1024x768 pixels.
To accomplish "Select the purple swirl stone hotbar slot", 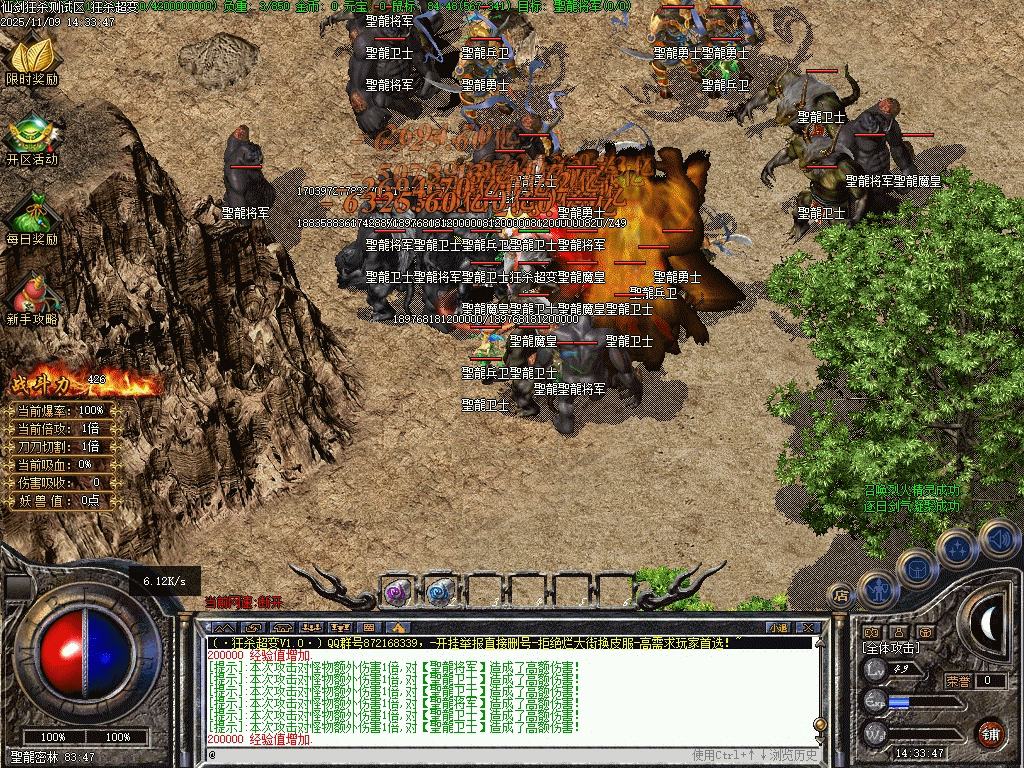I will pos(397,592).
